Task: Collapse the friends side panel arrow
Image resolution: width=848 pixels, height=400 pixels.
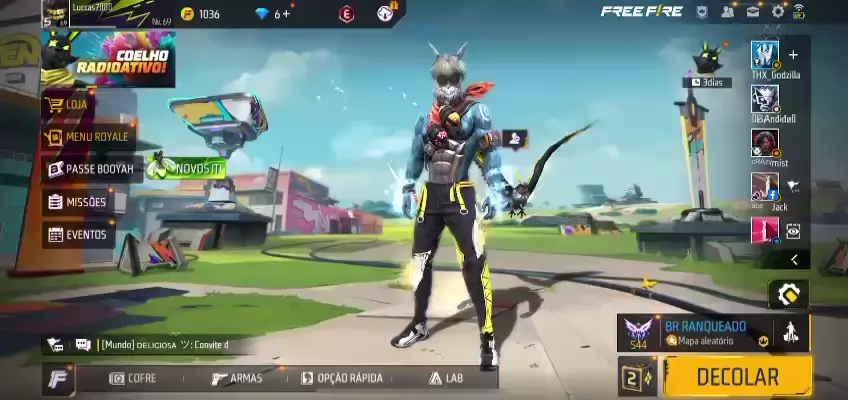Action: click(x=794, y=260)
